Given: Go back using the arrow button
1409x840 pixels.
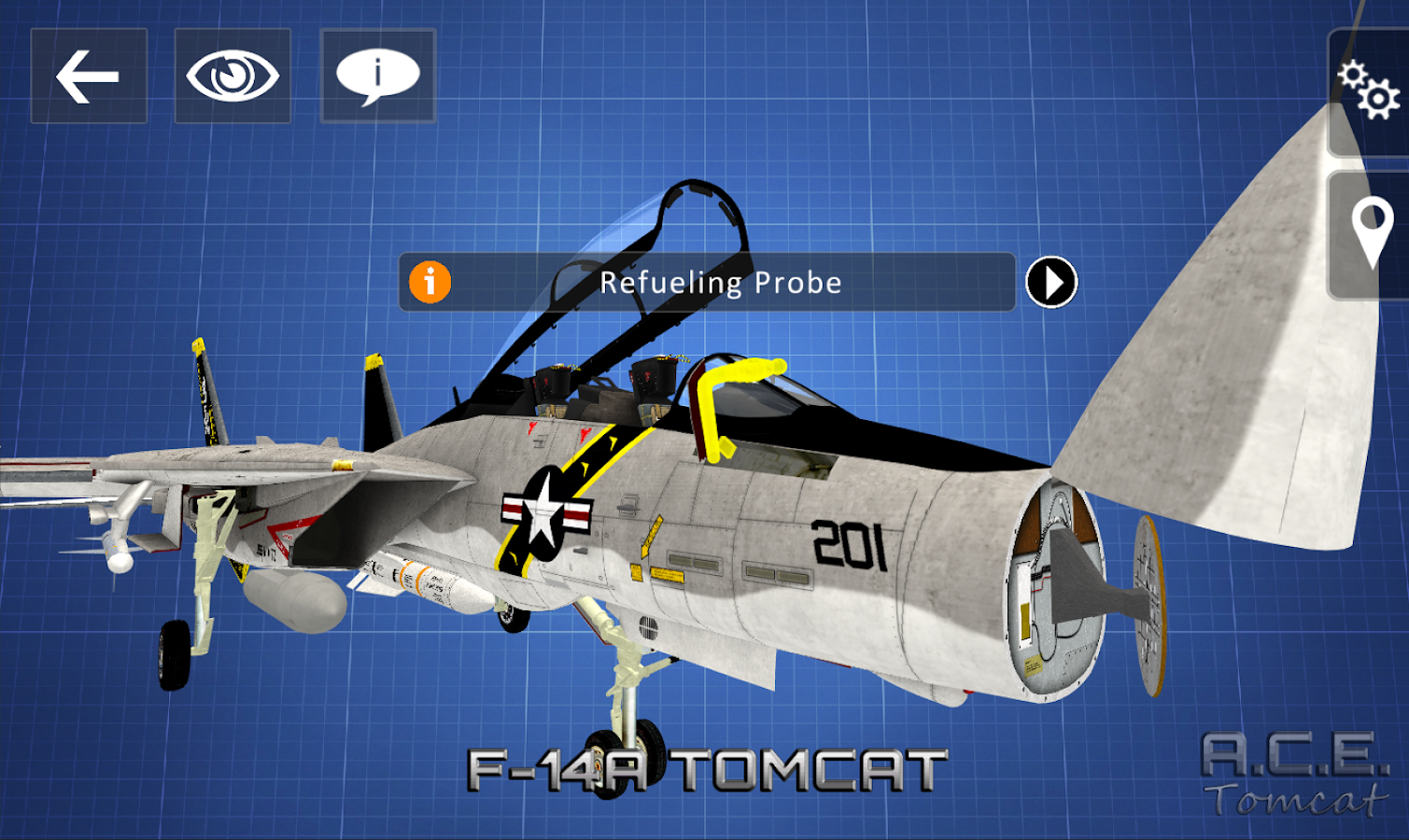Looking at the screenshot, I should pyautogui.click(x=89, y=76).
